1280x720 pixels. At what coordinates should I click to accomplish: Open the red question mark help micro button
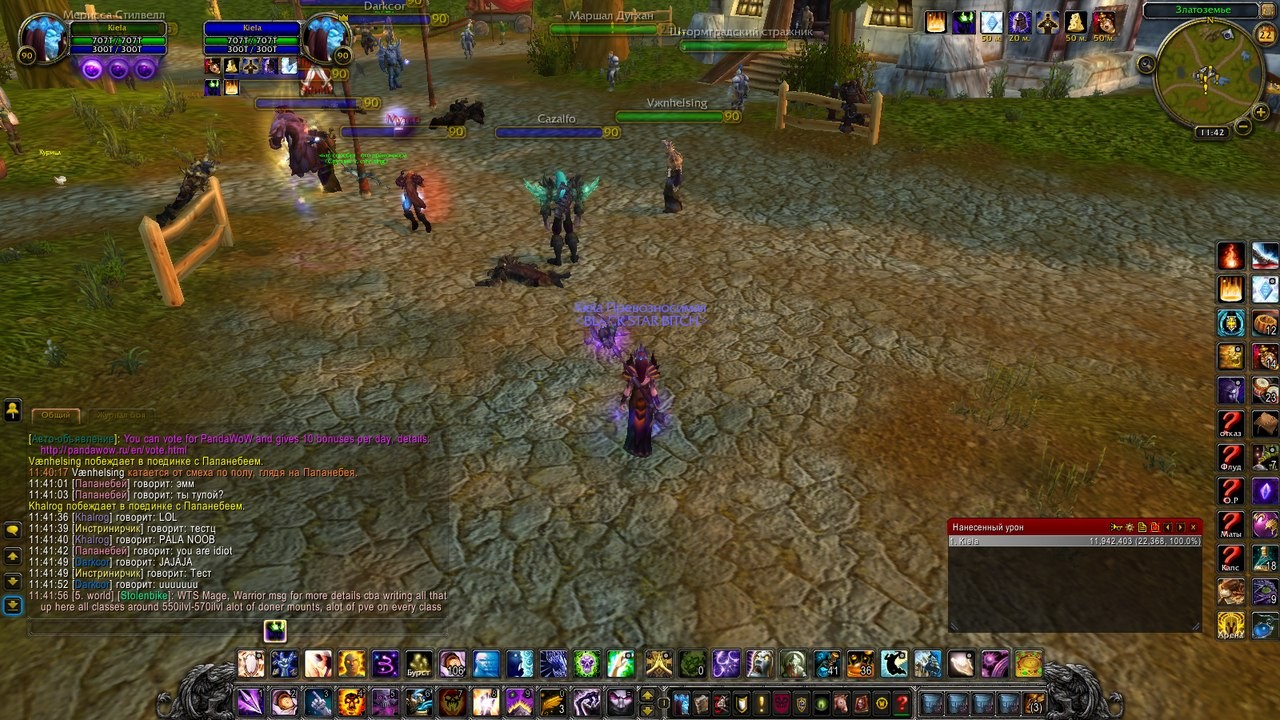click(902, 703)
